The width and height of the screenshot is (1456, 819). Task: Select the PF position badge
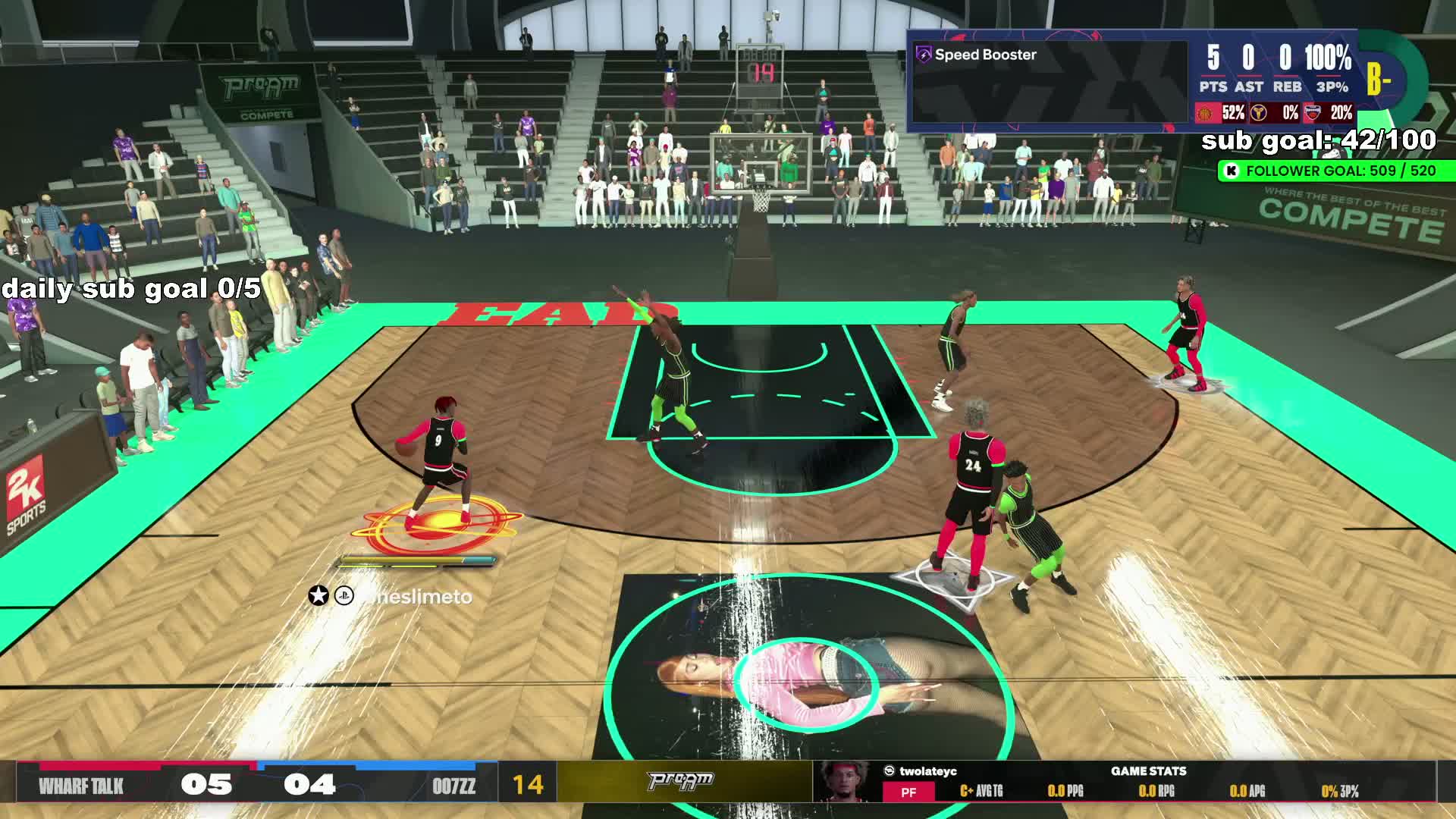[x=908, y=792]
